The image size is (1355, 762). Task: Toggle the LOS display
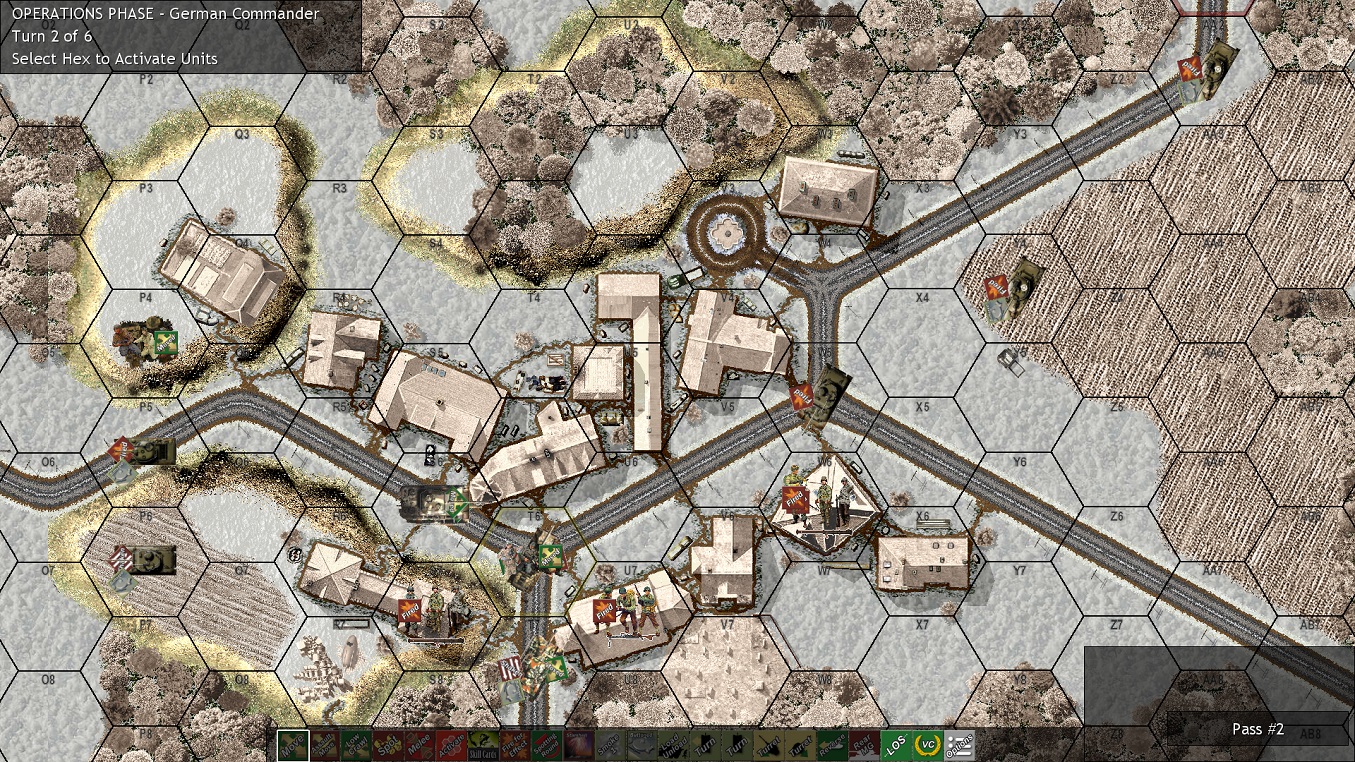(897, 744)
